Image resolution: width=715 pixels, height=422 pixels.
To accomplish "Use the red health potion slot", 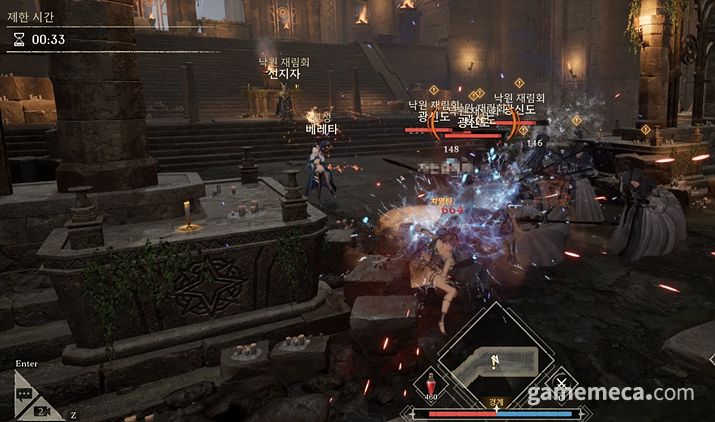I will click(x=431, y=384).
